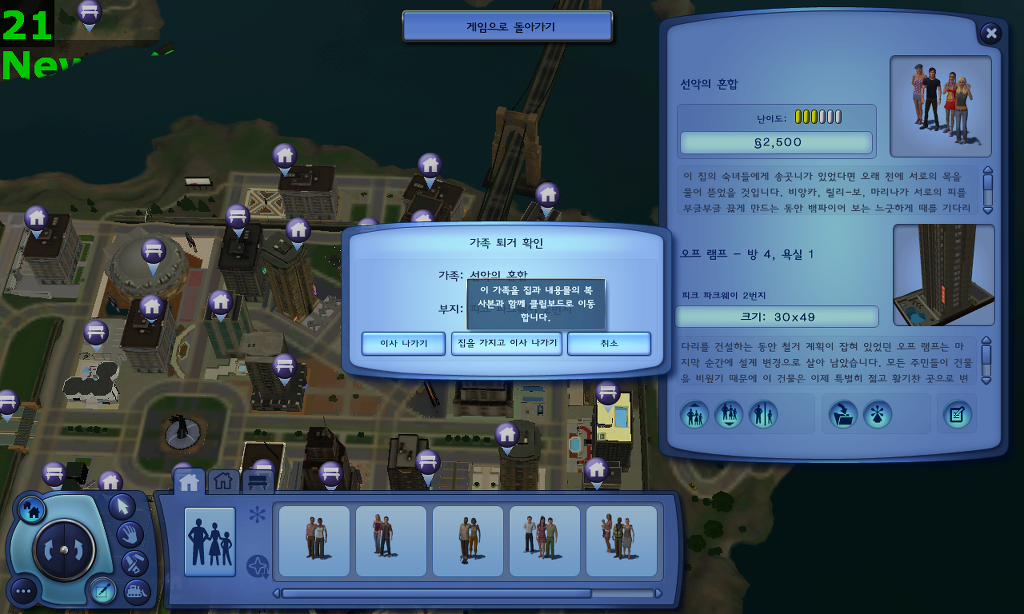
Task: Choose 집을 가지고 이사 나가기 option
Action: pos(506,343)
